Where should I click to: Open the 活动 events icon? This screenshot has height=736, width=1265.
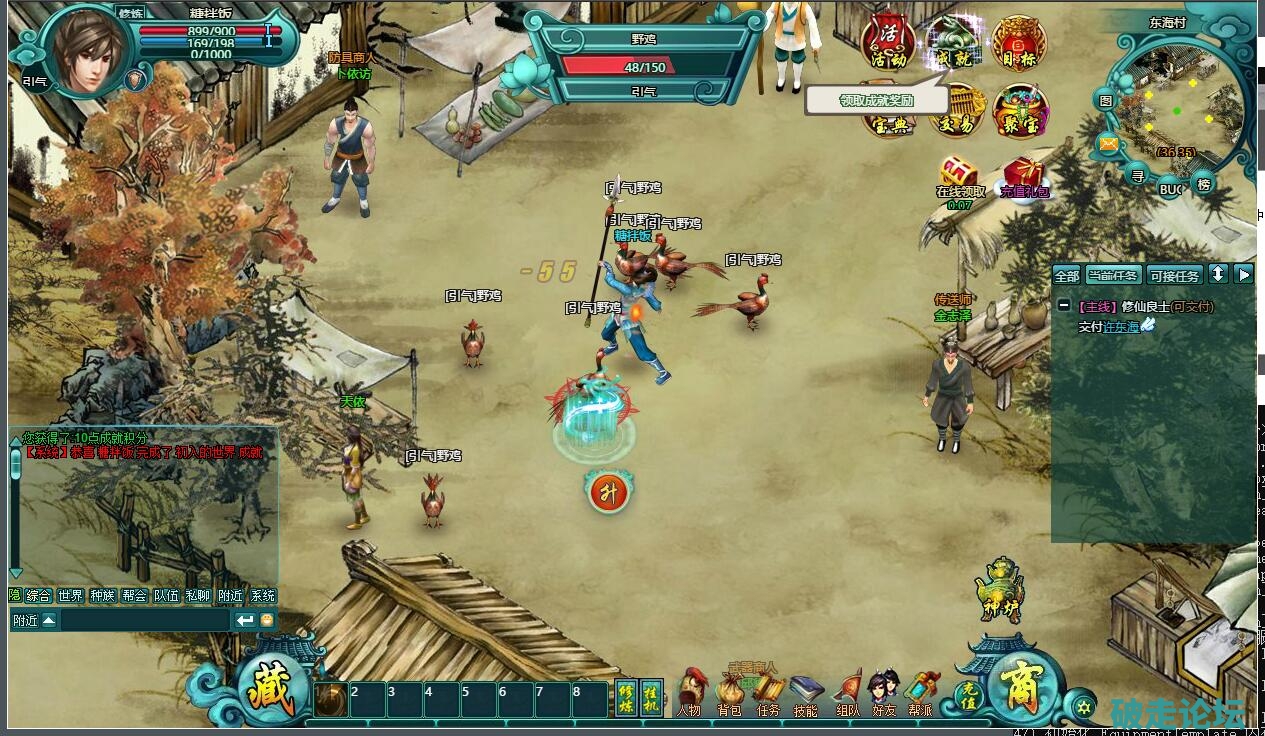coord(887,42)
